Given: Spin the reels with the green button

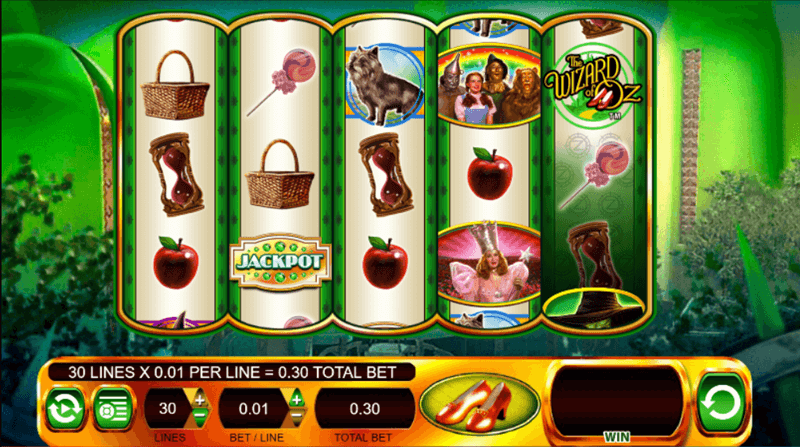Looking at the screenshot, I should (x=721, y=403).
